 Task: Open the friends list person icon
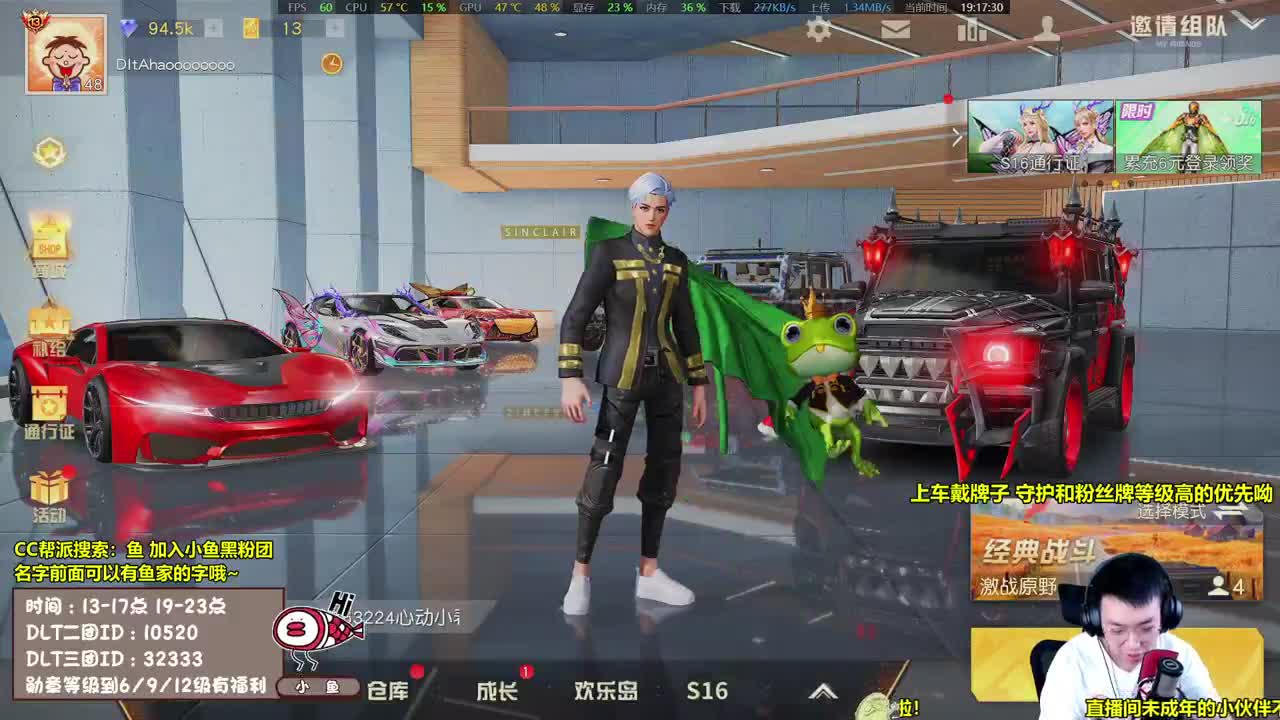1048,31
